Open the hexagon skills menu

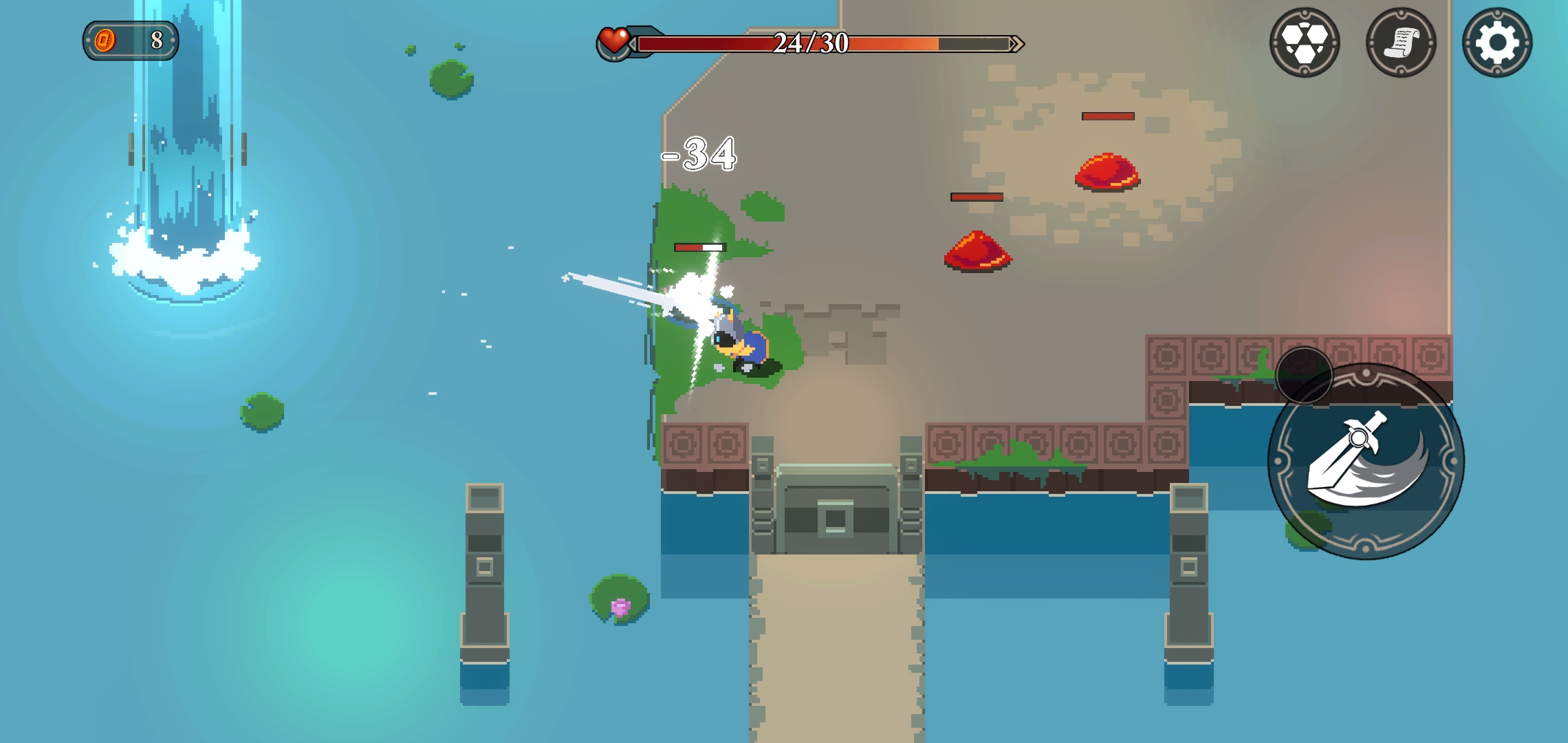pyautogui.click(x=1304, y=43)
